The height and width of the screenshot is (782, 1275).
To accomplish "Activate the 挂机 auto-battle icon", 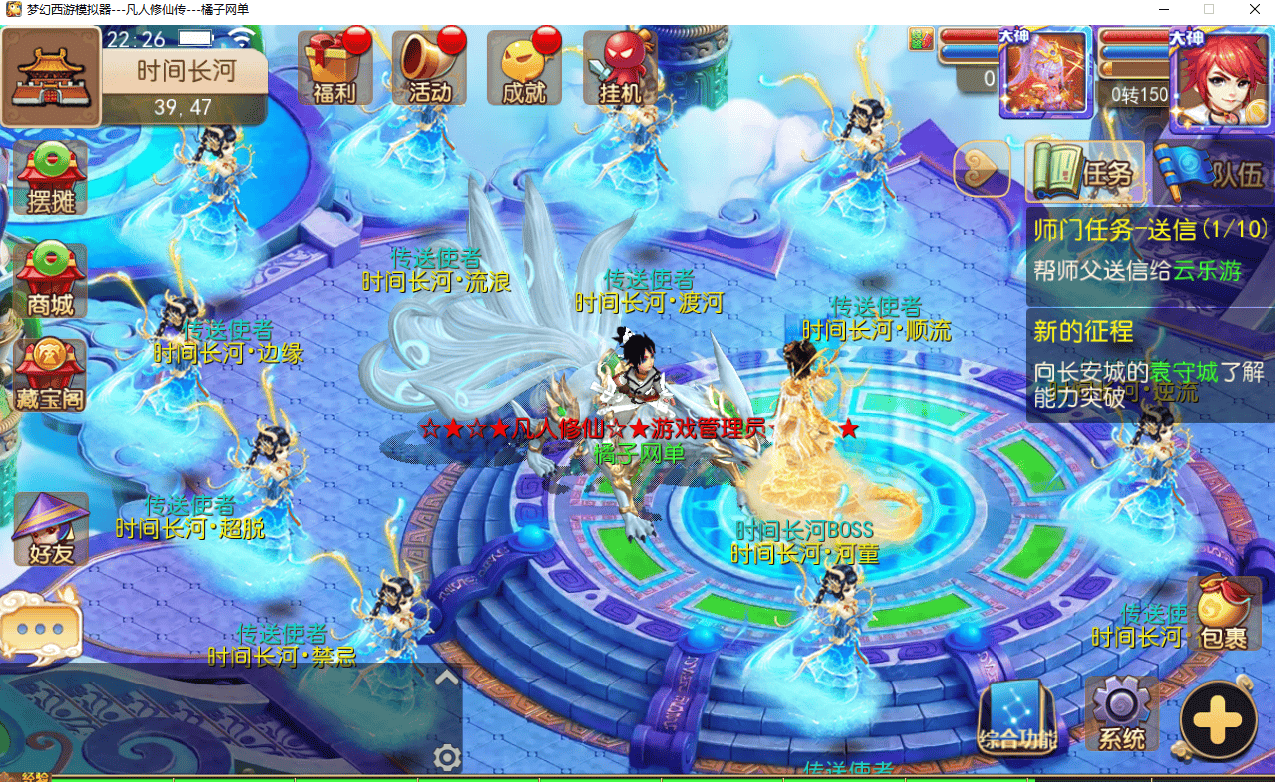I will (620, 68).
